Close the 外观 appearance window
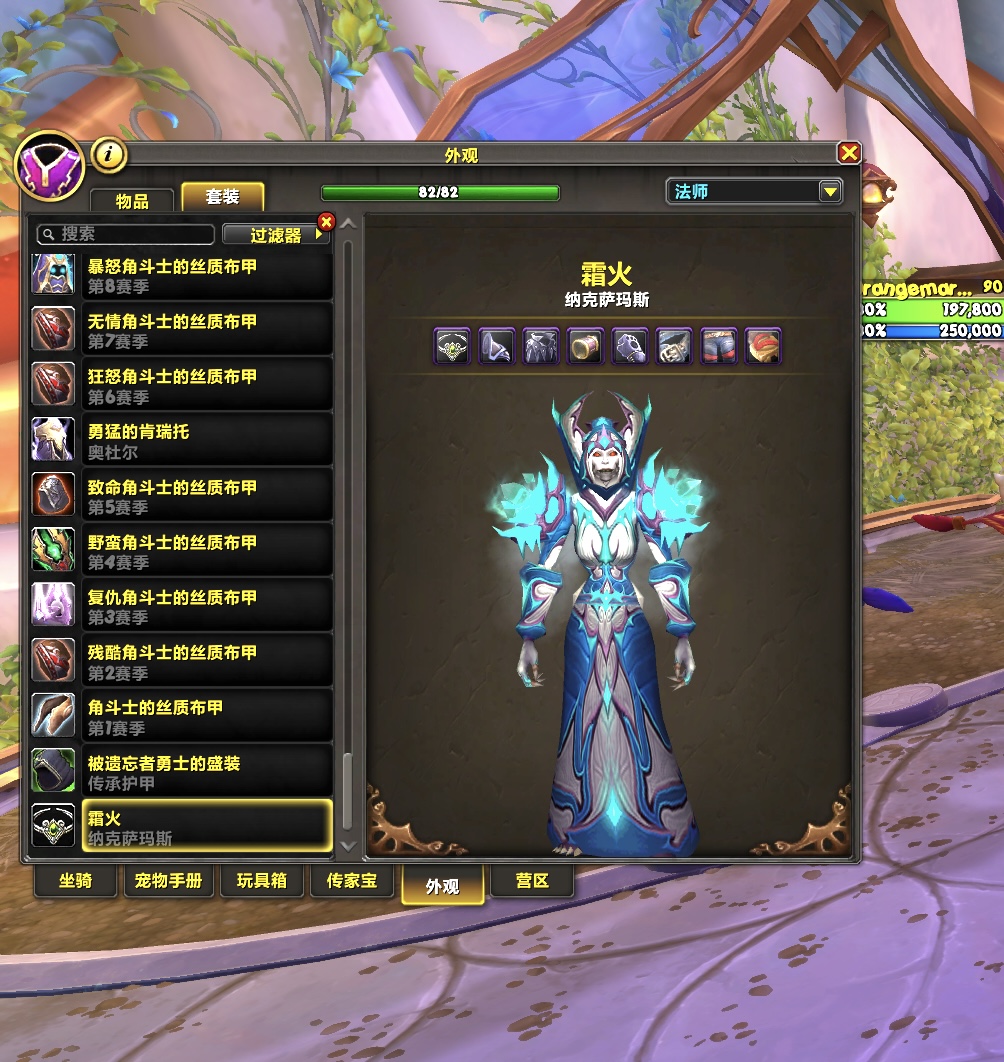 click(x=849, y=153)
